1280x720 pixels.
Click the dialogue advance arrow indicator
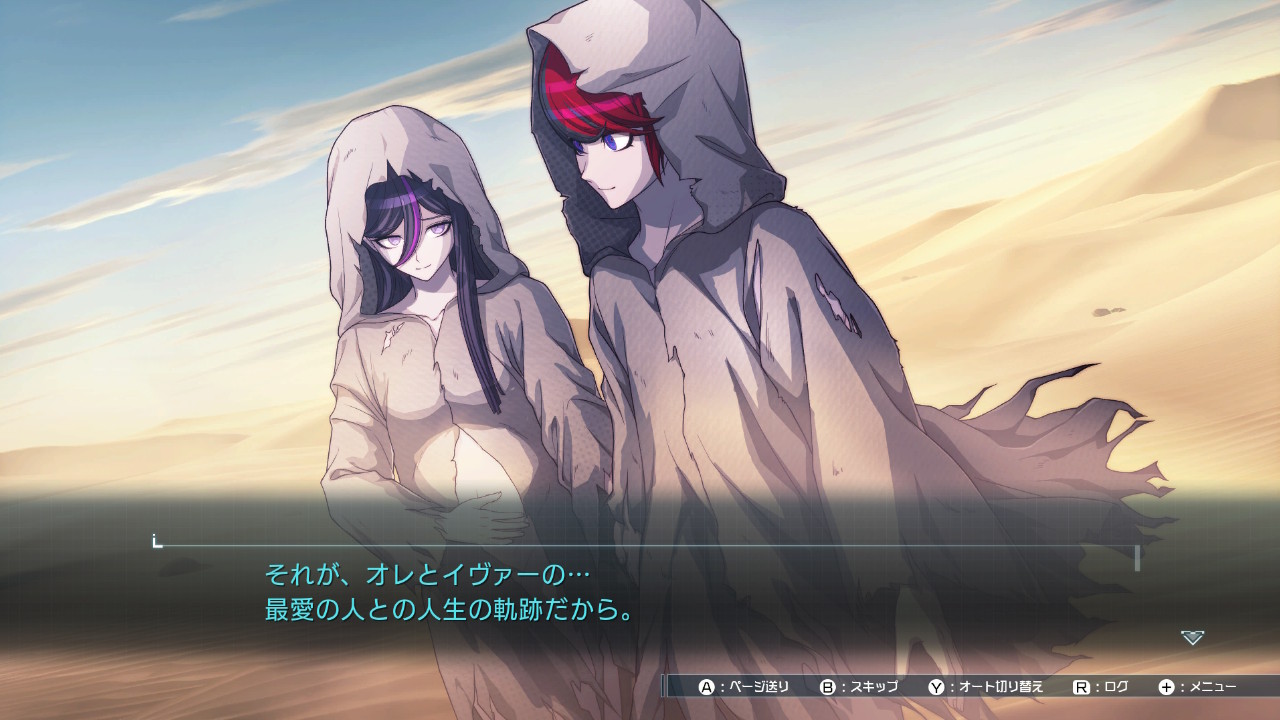click(x=1192, y=637)
